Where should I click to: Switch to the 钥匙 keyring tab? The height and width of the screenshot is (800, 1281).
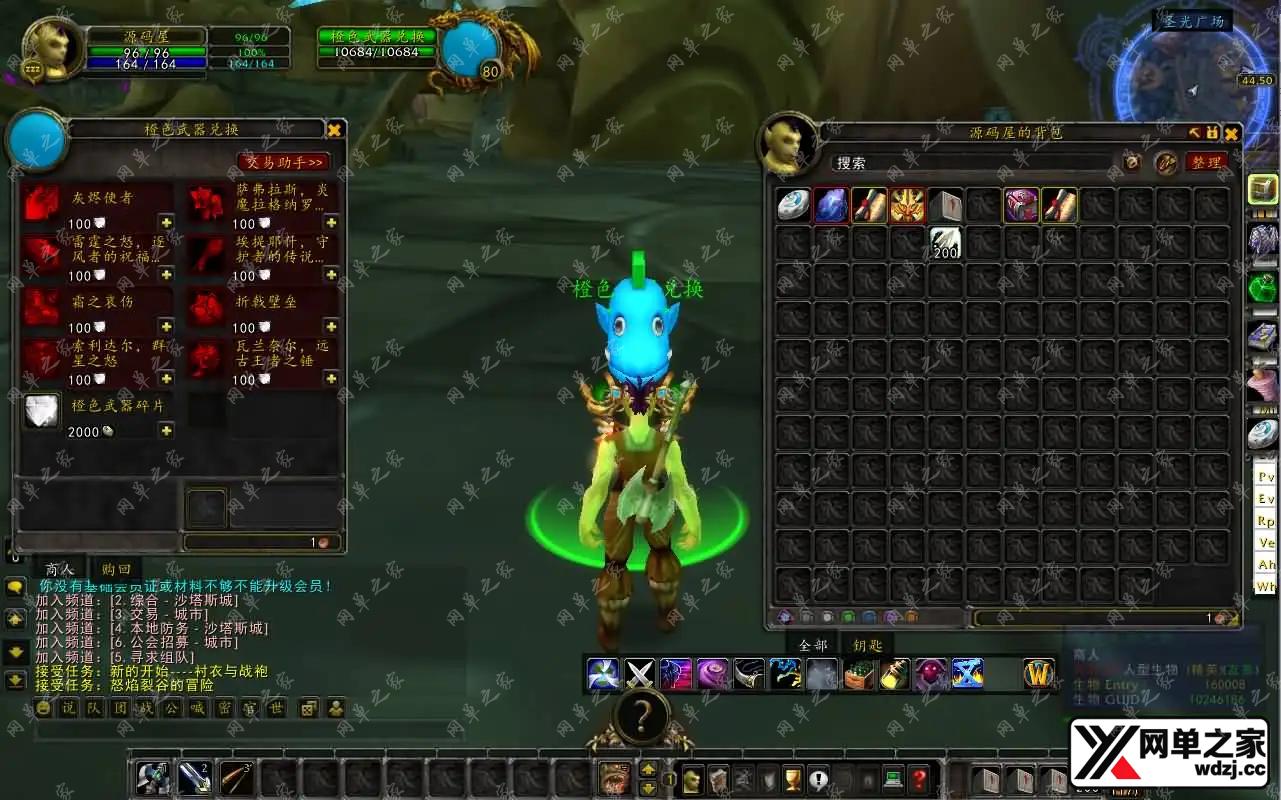tap(867, 645)
